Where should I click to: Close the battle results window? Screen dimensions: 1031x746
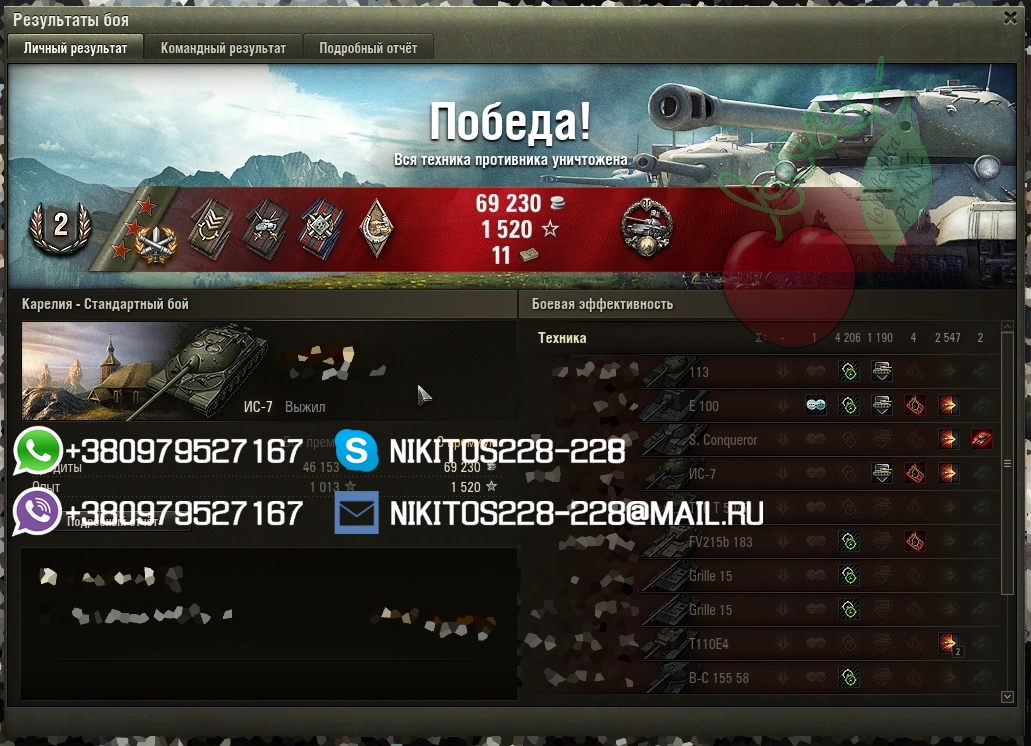coord(1010,18)
